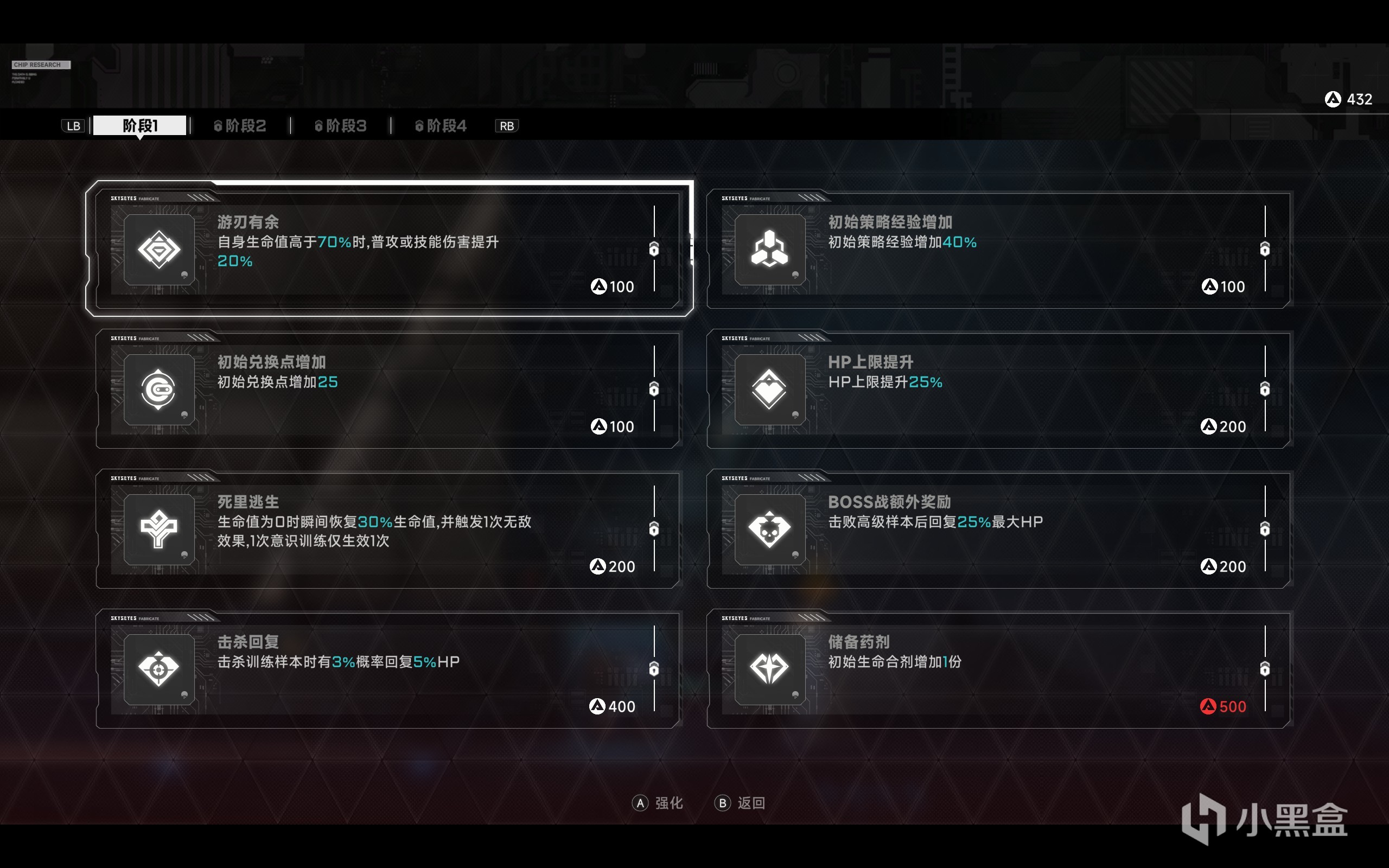Screen dimensions: 1389x868
Task: Select the 死里逃生 chip icon
Action: click(x=159, y=529)
